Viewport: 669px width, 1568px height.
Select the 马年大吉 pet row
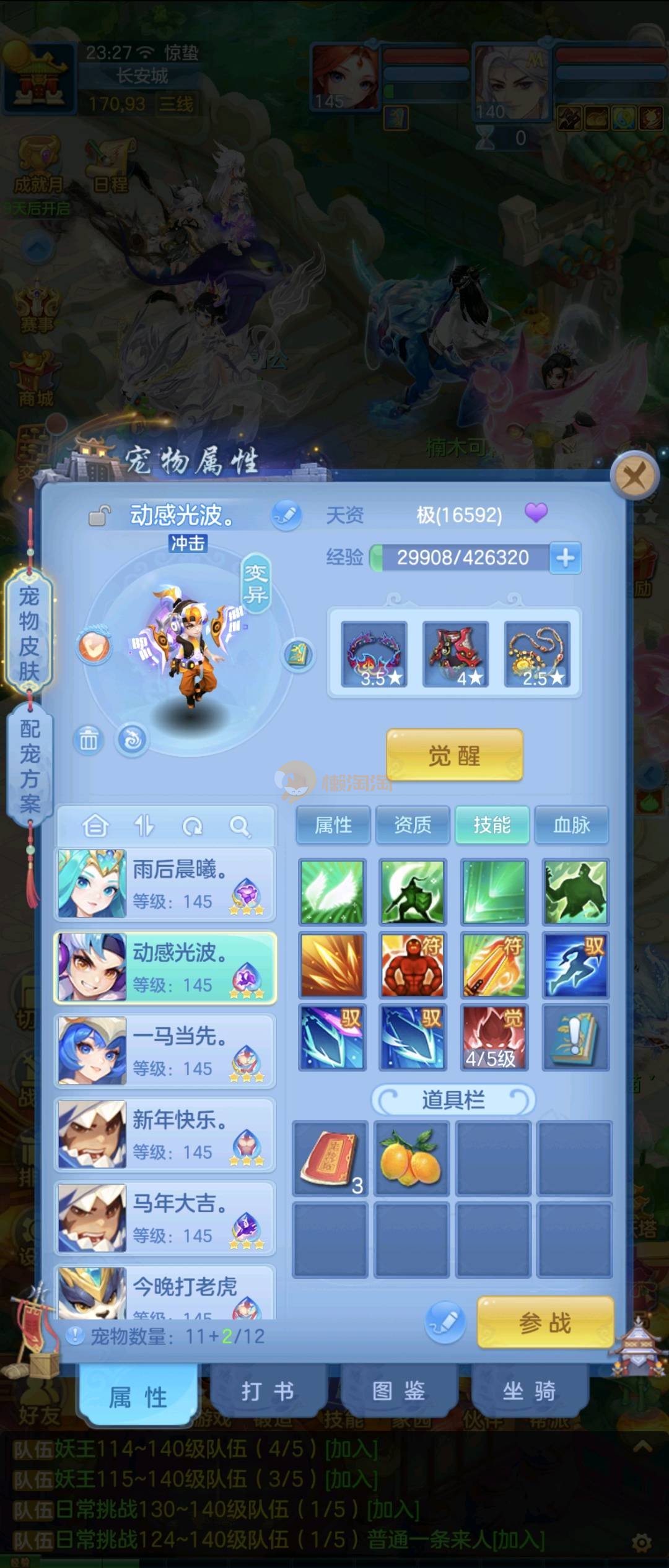click(x=165, y=1218)
